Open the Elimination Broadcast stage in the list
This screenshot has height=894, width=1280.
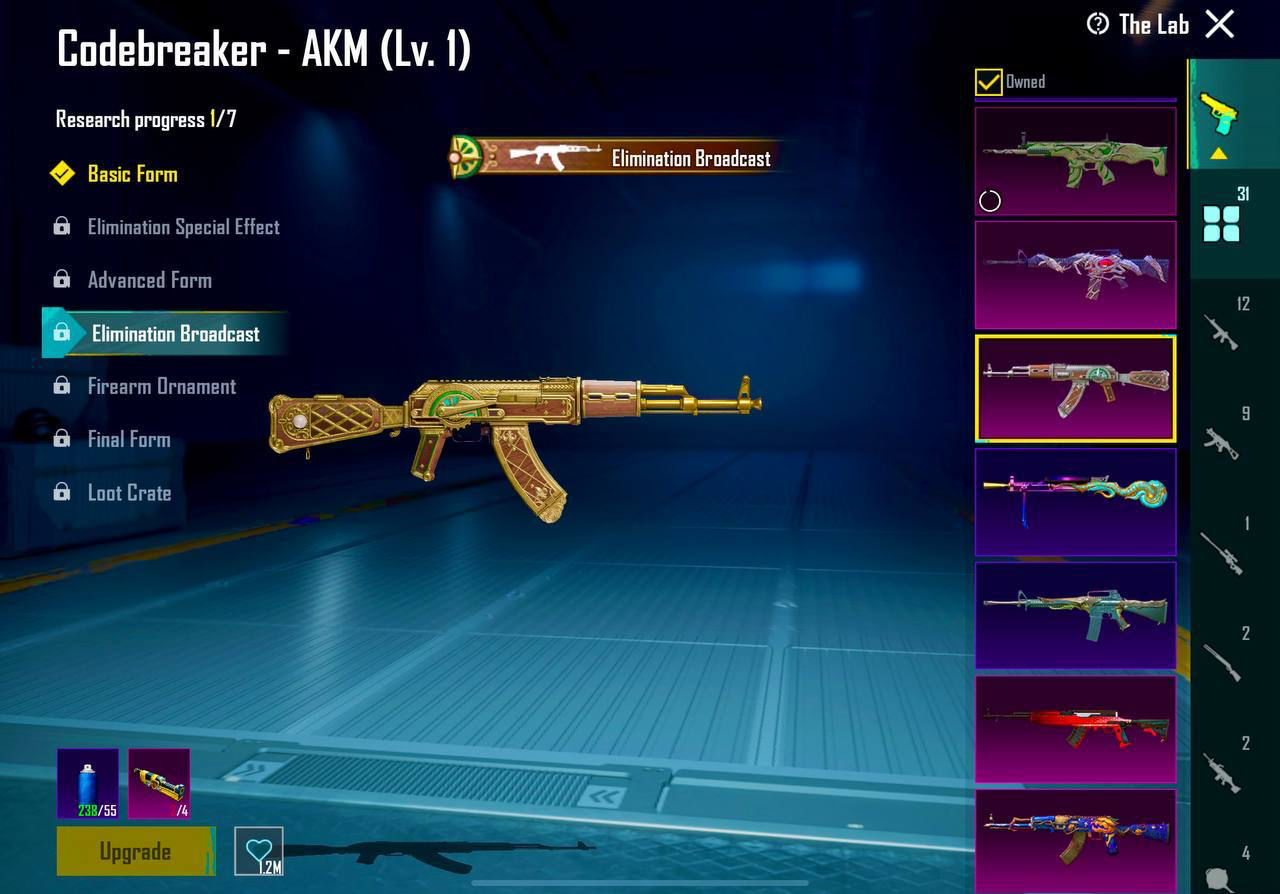[175, 334]
